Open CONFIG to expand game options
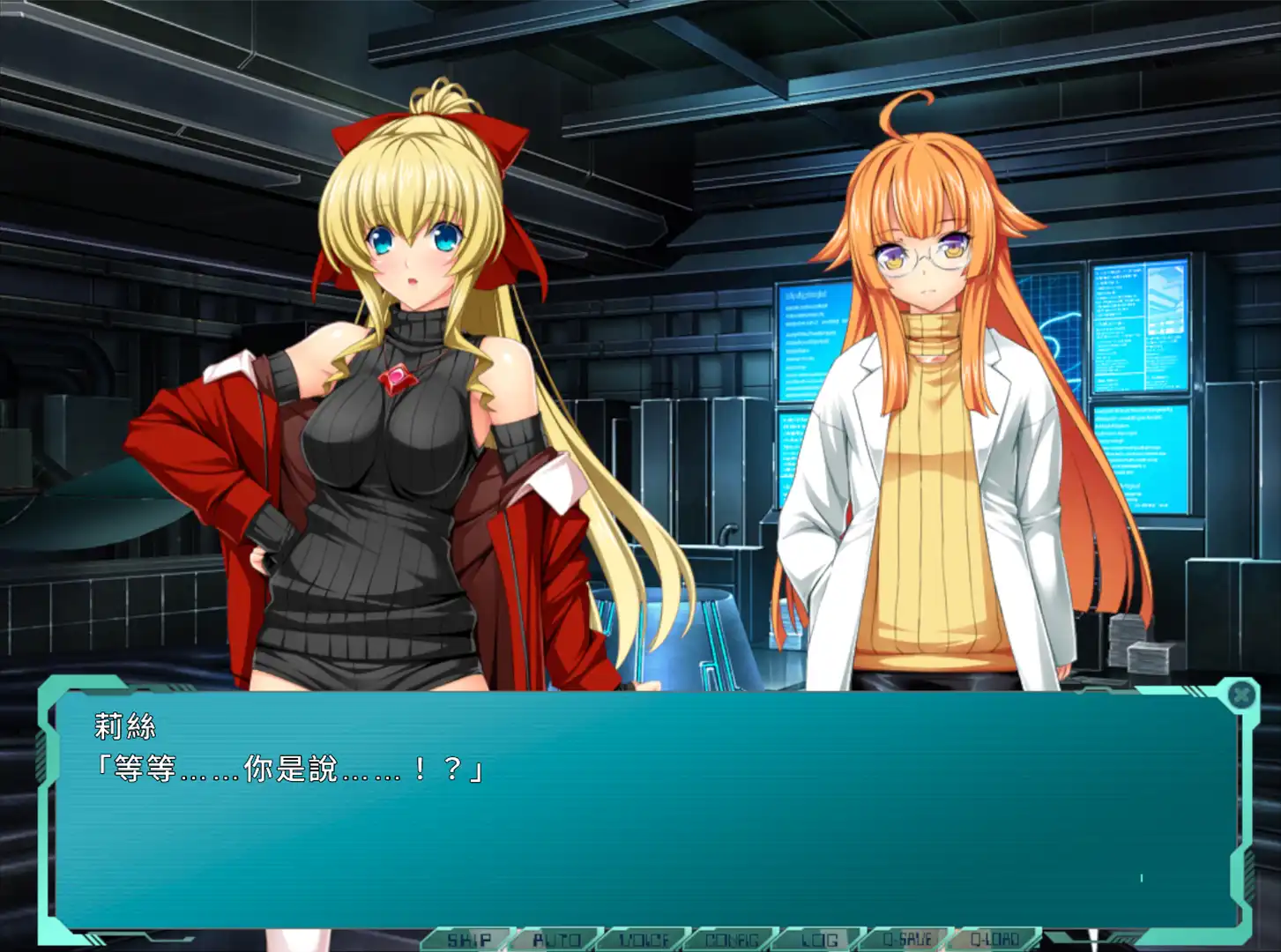Screen dimensions: 1281x952 (x=734, y=940)
